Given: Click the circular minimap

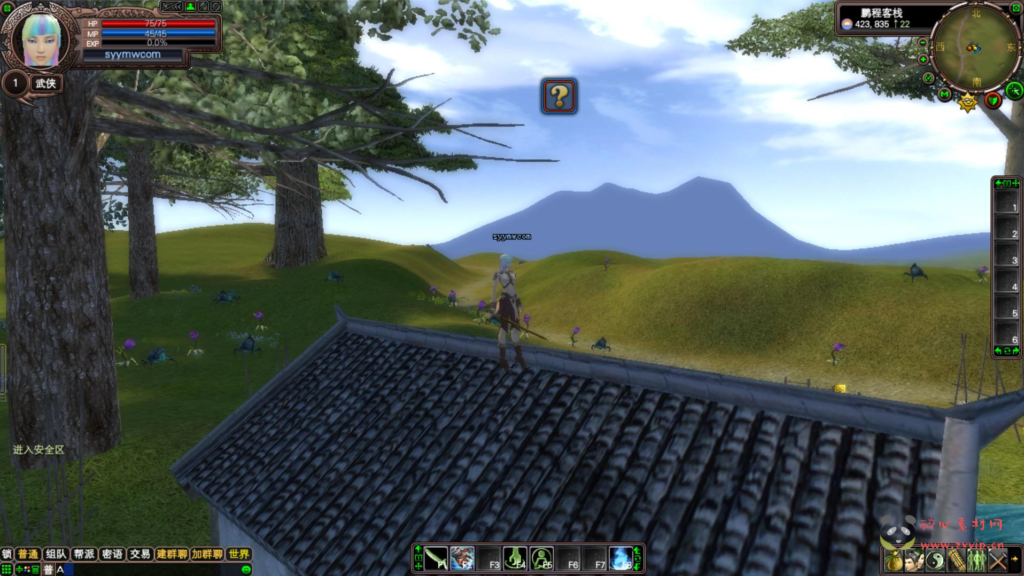Looking at the screenshot, I should 974,46.
